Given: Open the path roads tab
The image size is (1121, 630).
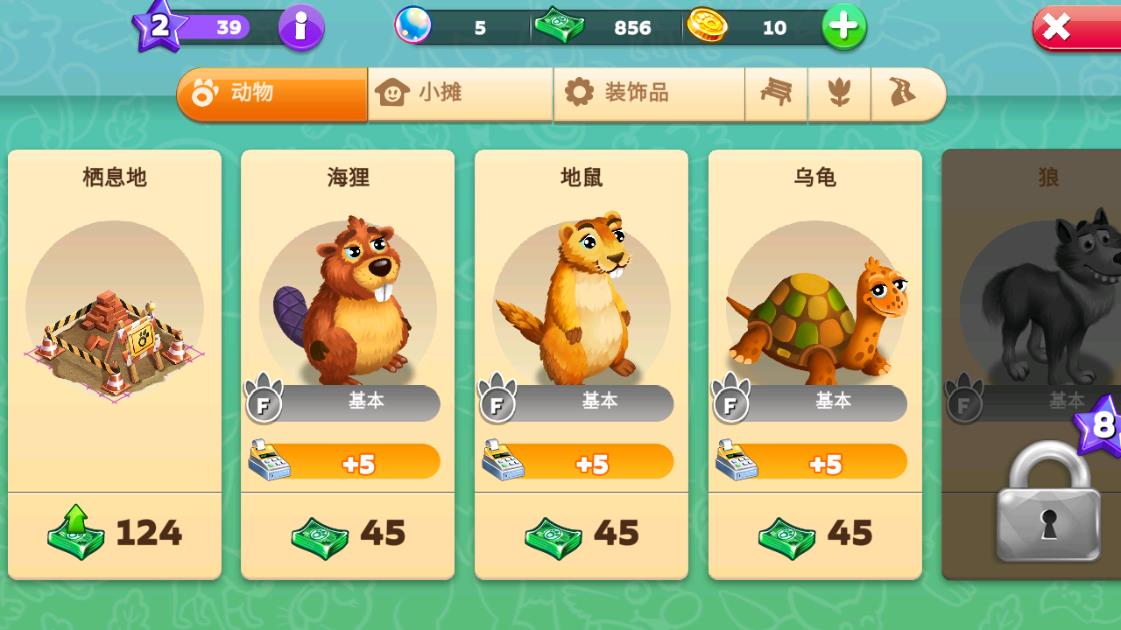Looking at the screenshot, I should coord(905,94).
